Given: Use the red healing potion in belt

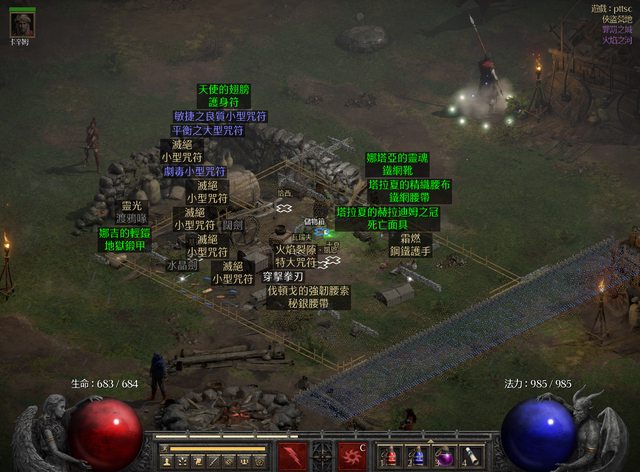Looking at the screenshot, I should [x=390, y=457].
